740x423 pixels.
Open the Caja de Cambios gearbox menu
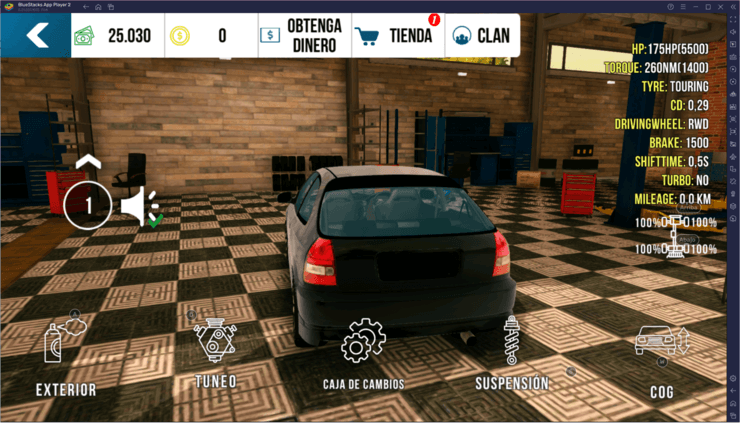pyautogui.click(x=363, y=349)
